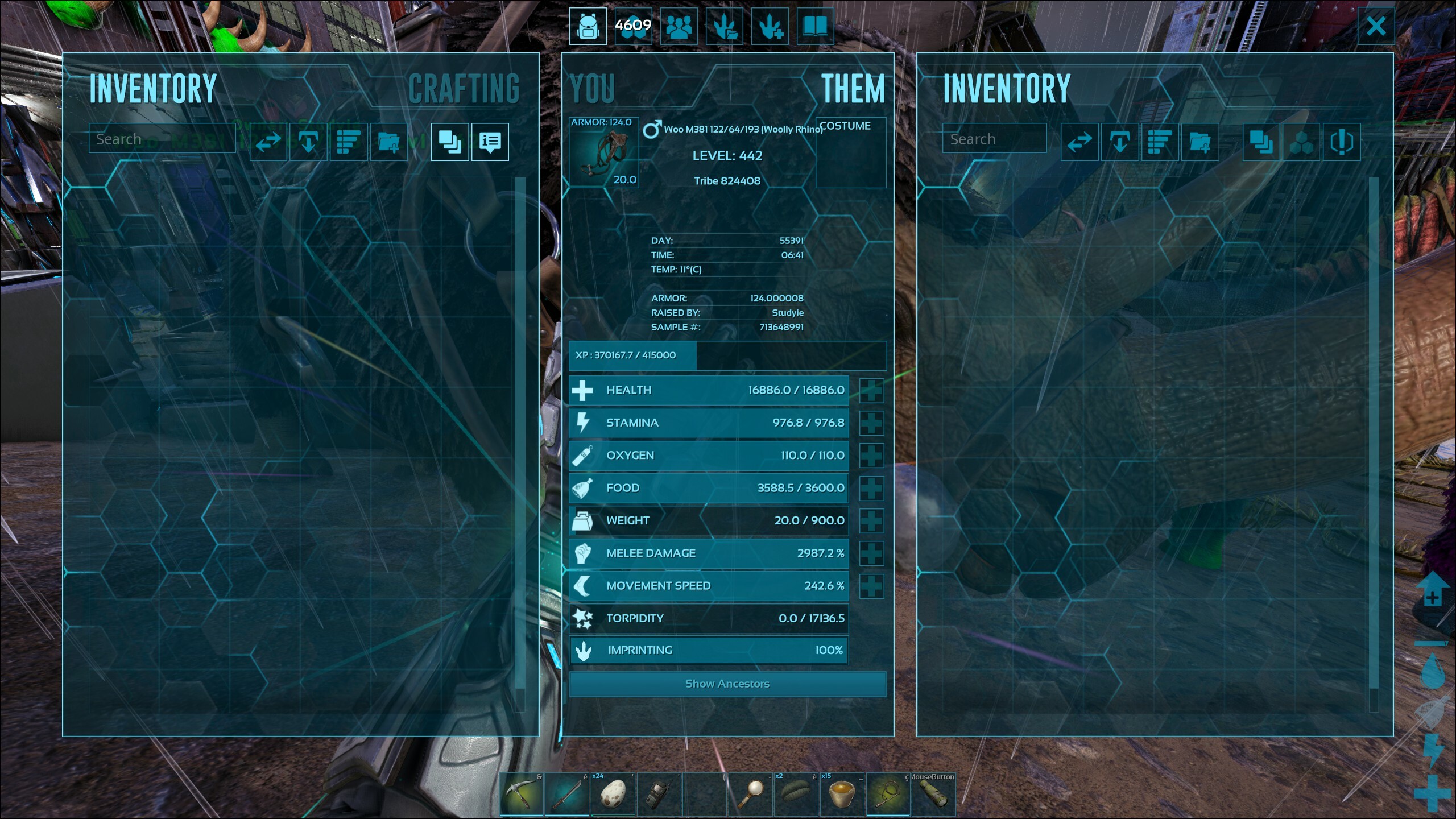Add a level point to Health

(871, 390)
